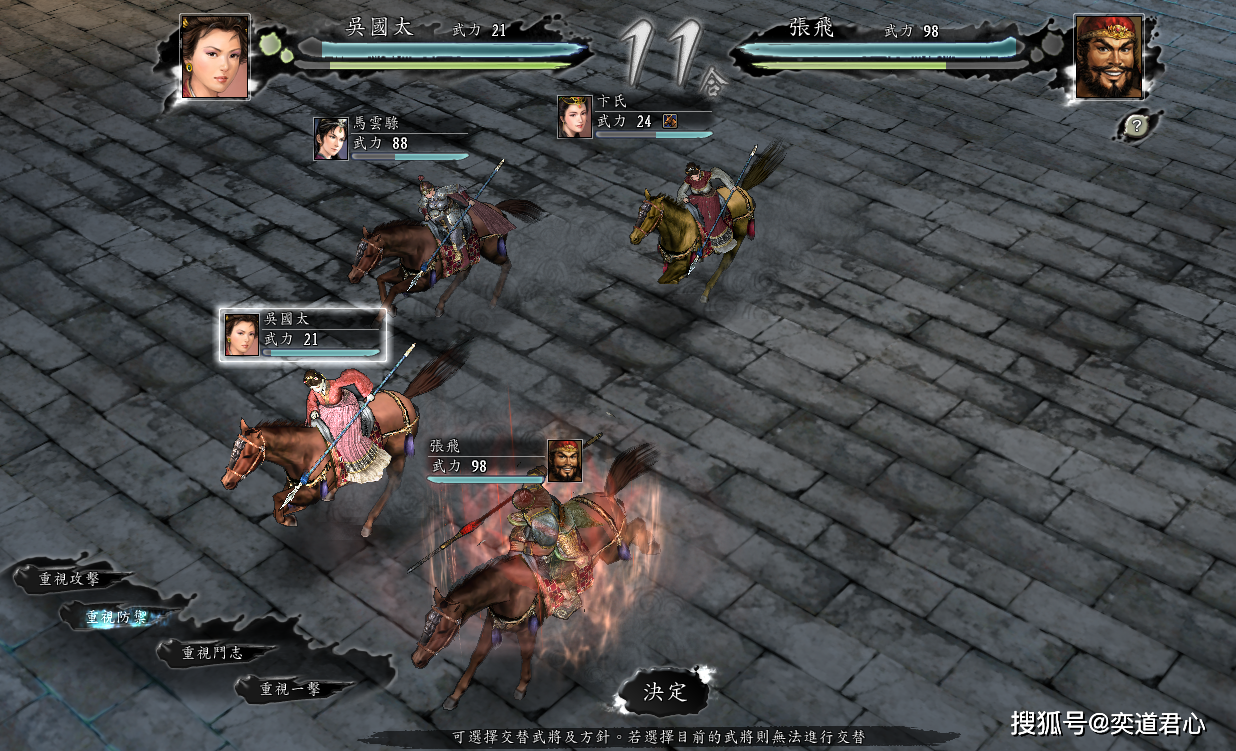Select 卞氏 general card to swap in
Viewport: 1236px width, 751px height.
click(x=634, y=116)
